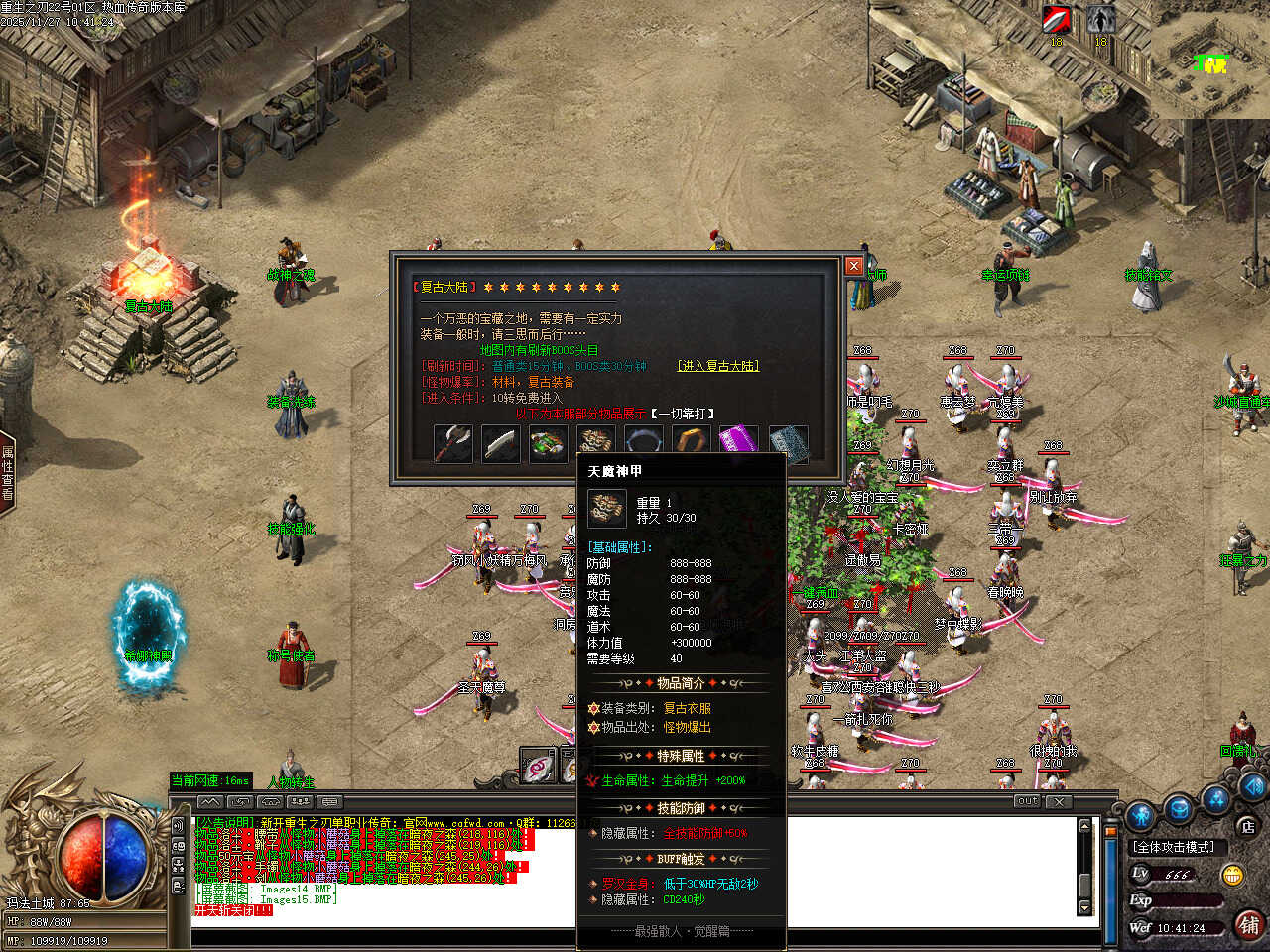Select the golden ring item slot
The width and height of the screenshot is (1270, 952).
pos(691,441)
